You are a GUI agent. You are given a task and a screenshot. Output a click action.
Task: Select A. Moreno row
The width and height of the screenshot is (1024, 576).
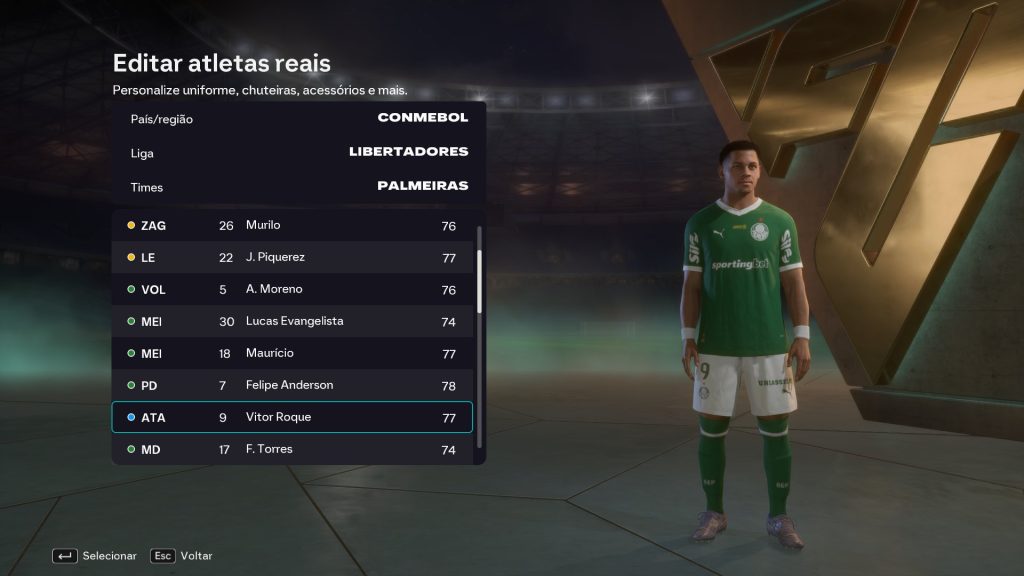291,290
